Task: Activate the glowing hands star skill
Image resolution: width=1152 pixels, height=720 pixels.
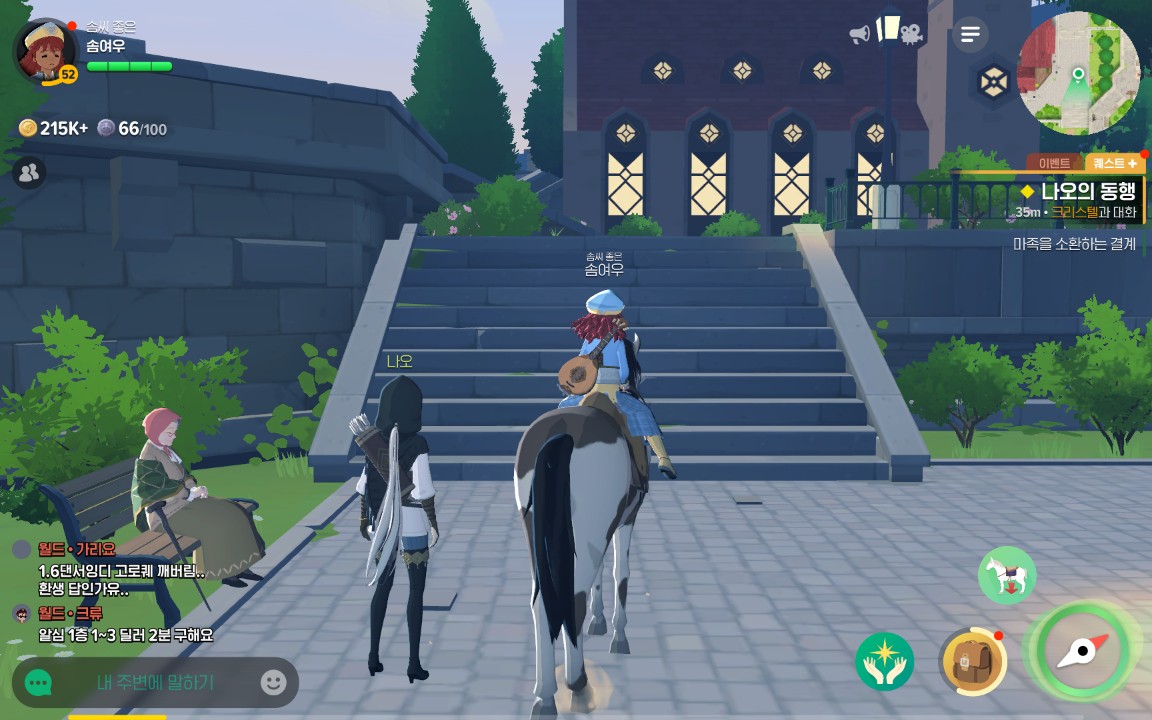Action: click(x=885, y=661)
